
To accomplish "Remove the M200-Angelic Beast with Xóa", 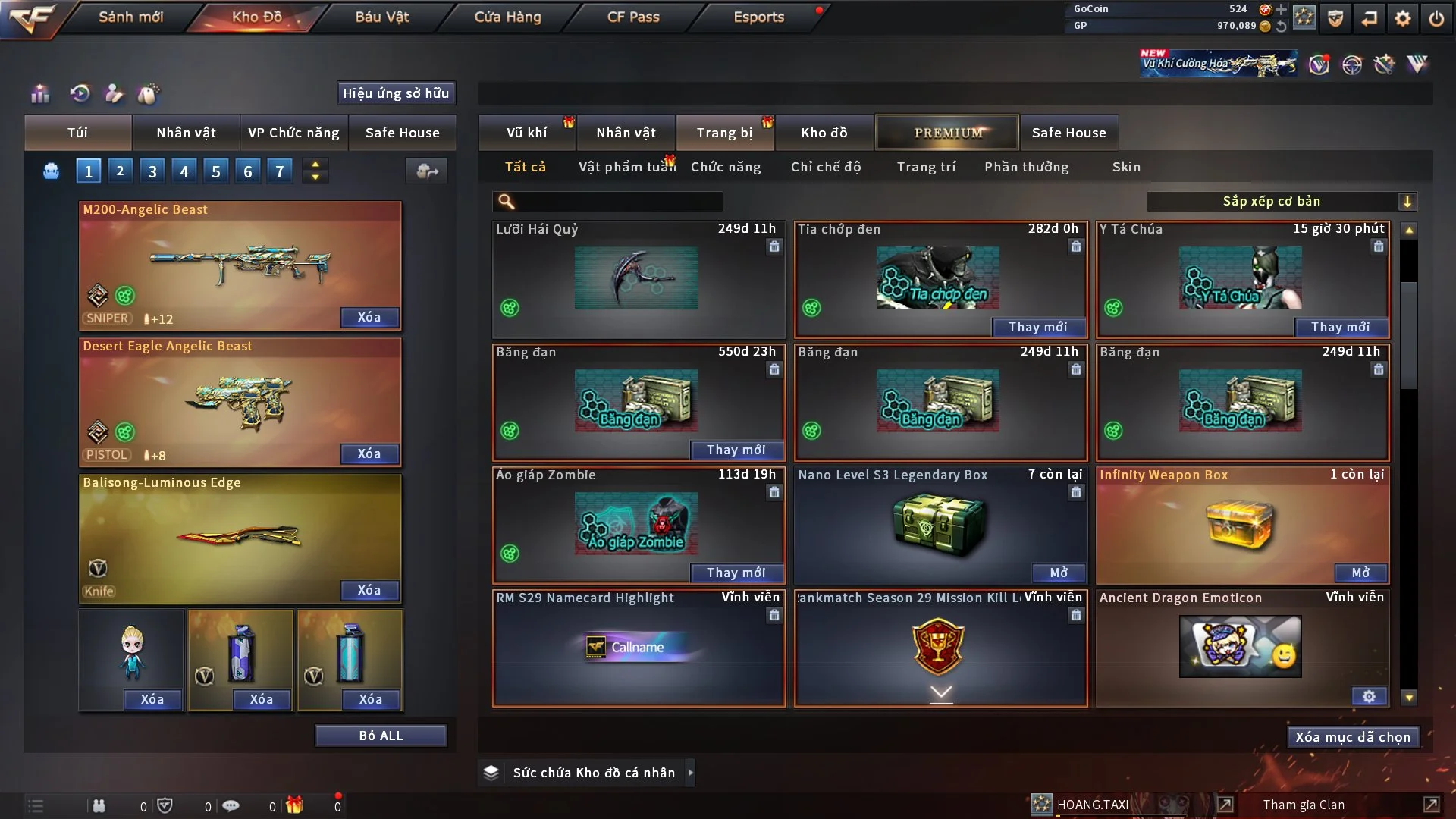I will [x=369, y=317].
